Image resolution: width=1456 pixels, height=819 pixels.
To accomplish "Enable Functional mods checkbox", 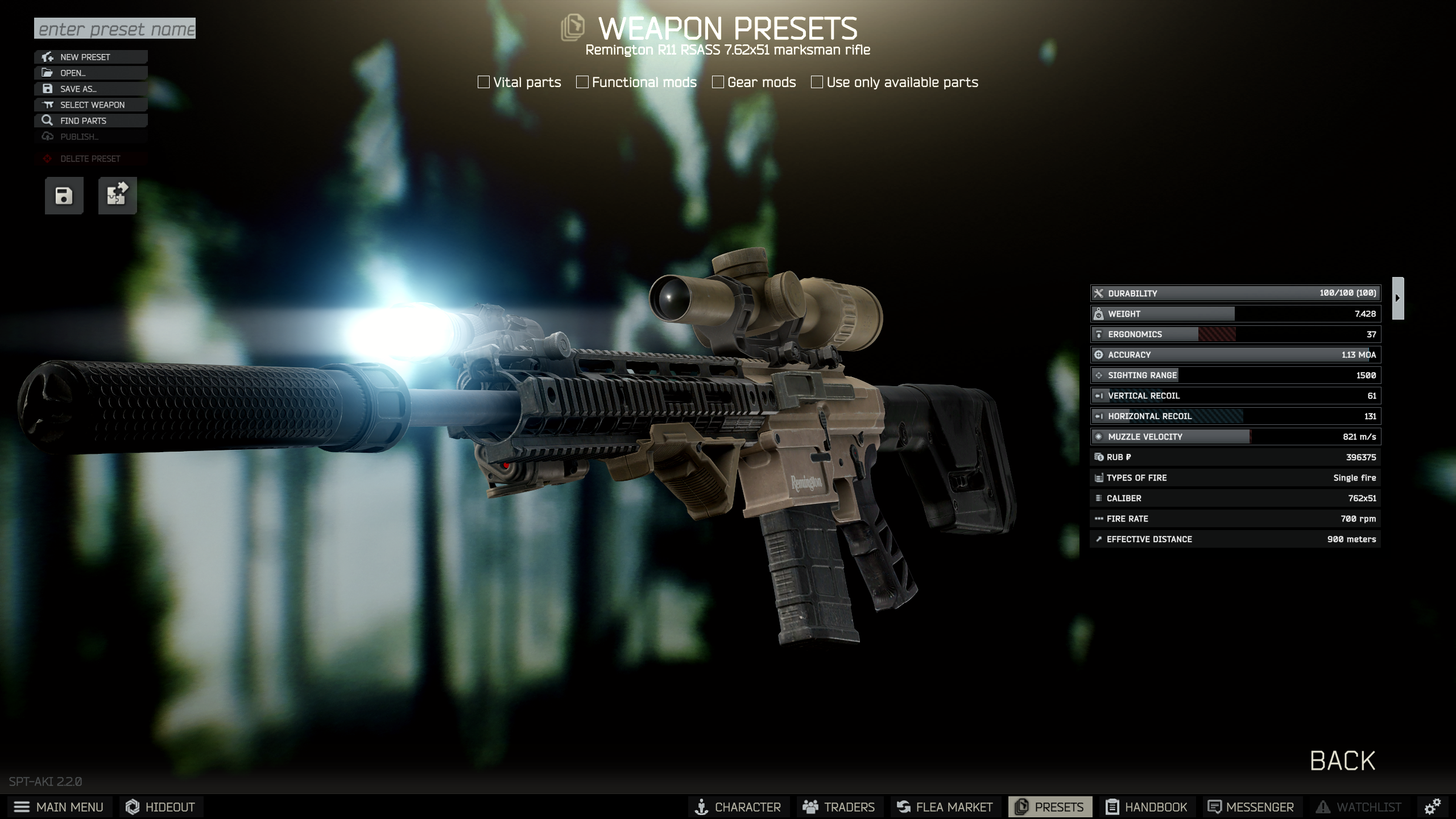I will [582, 82].
